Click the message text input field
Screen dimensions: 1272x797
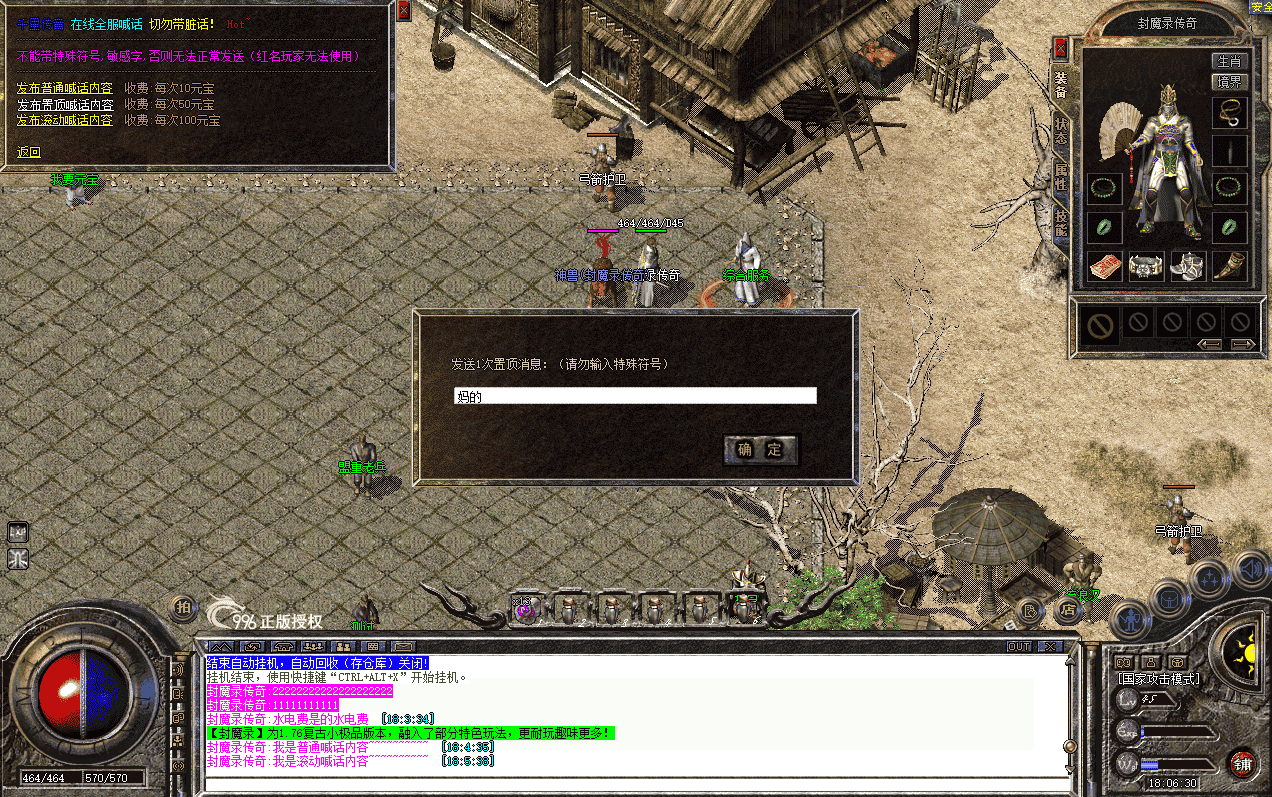coord(635,396)
